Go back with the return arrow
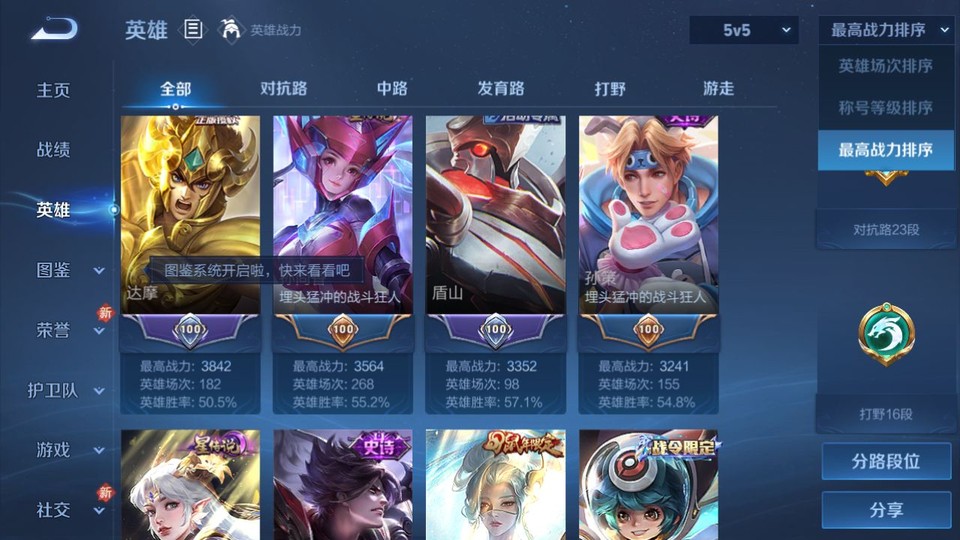The image size is (960, 540). [54, 30]
